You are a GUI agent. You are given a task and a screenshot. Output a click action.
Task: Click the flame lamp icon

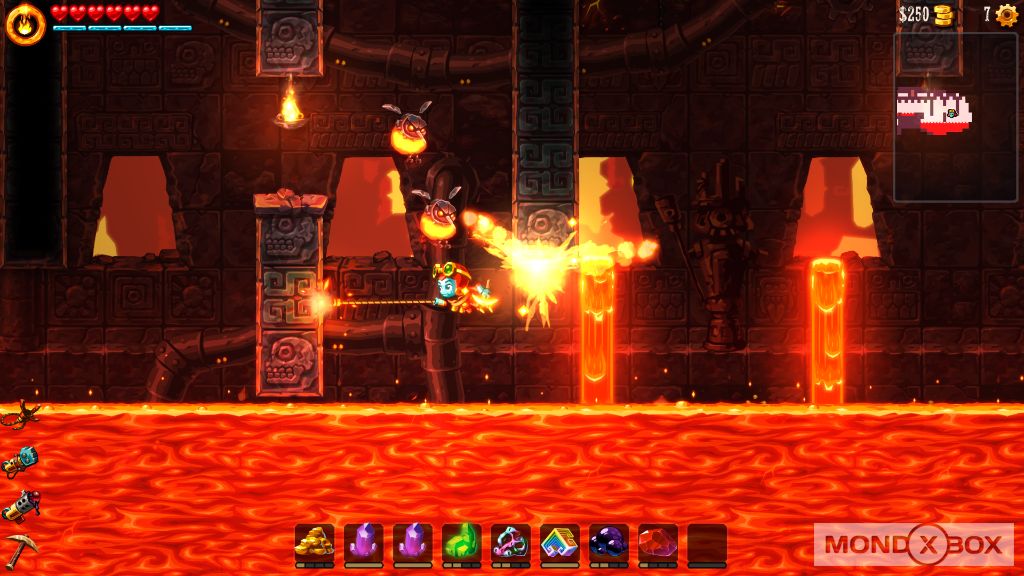pyautogui.click(x=24, y=23)
